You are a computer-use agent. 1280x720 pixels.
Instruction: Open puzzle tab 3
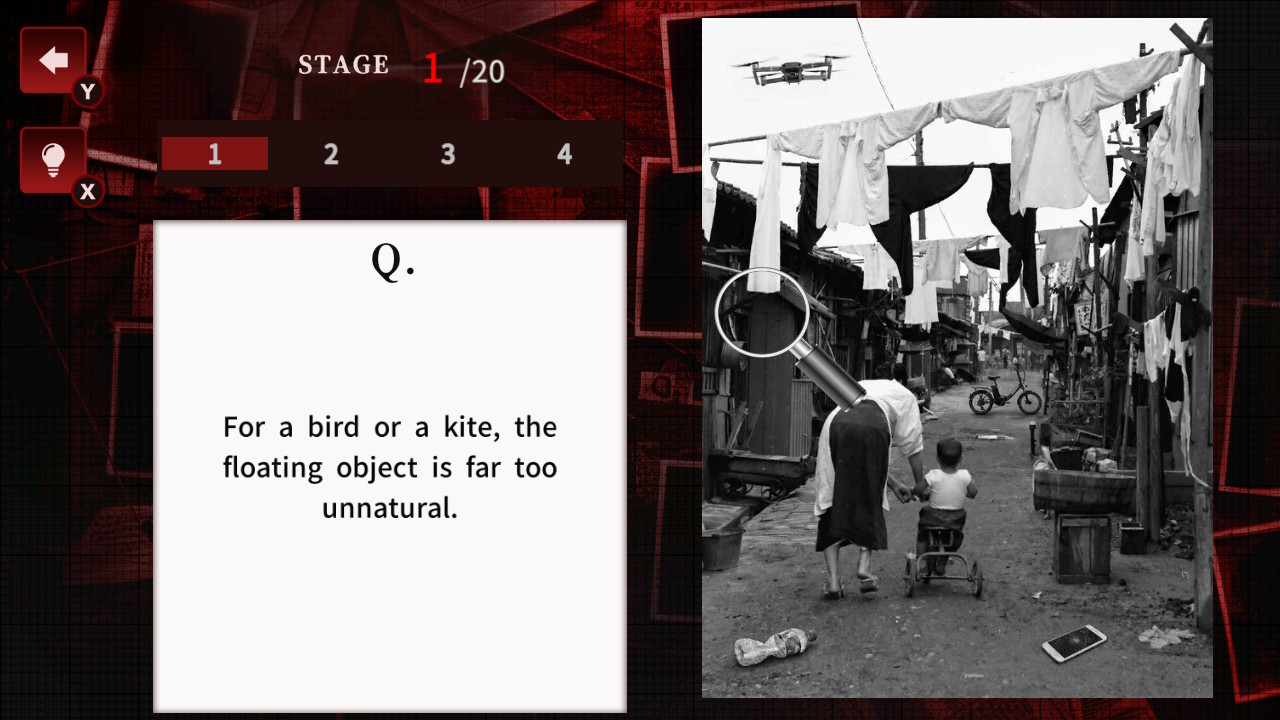(x=447, y=154)
